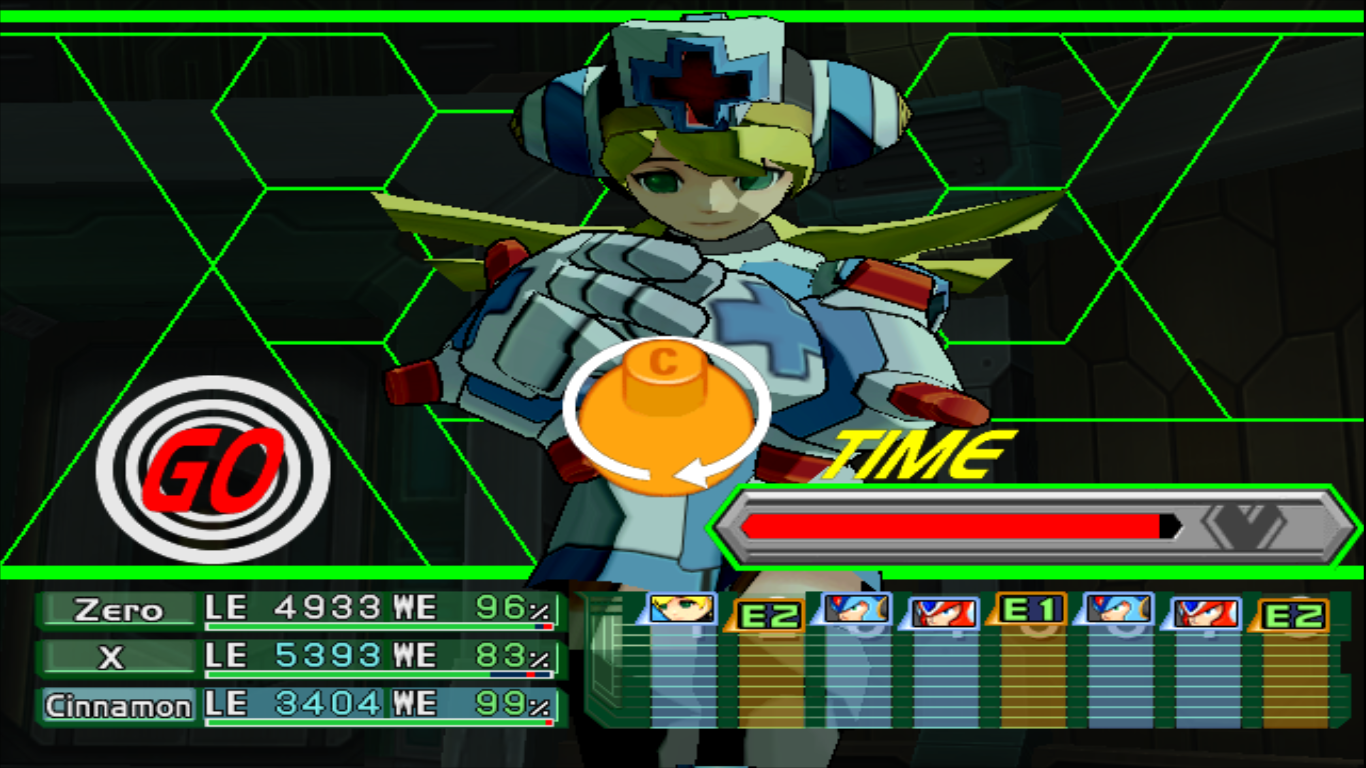Click Cinnamon's portrait in the turn order
The height and width of the screenshot is (768, 1366).
(x=682, y=608)
